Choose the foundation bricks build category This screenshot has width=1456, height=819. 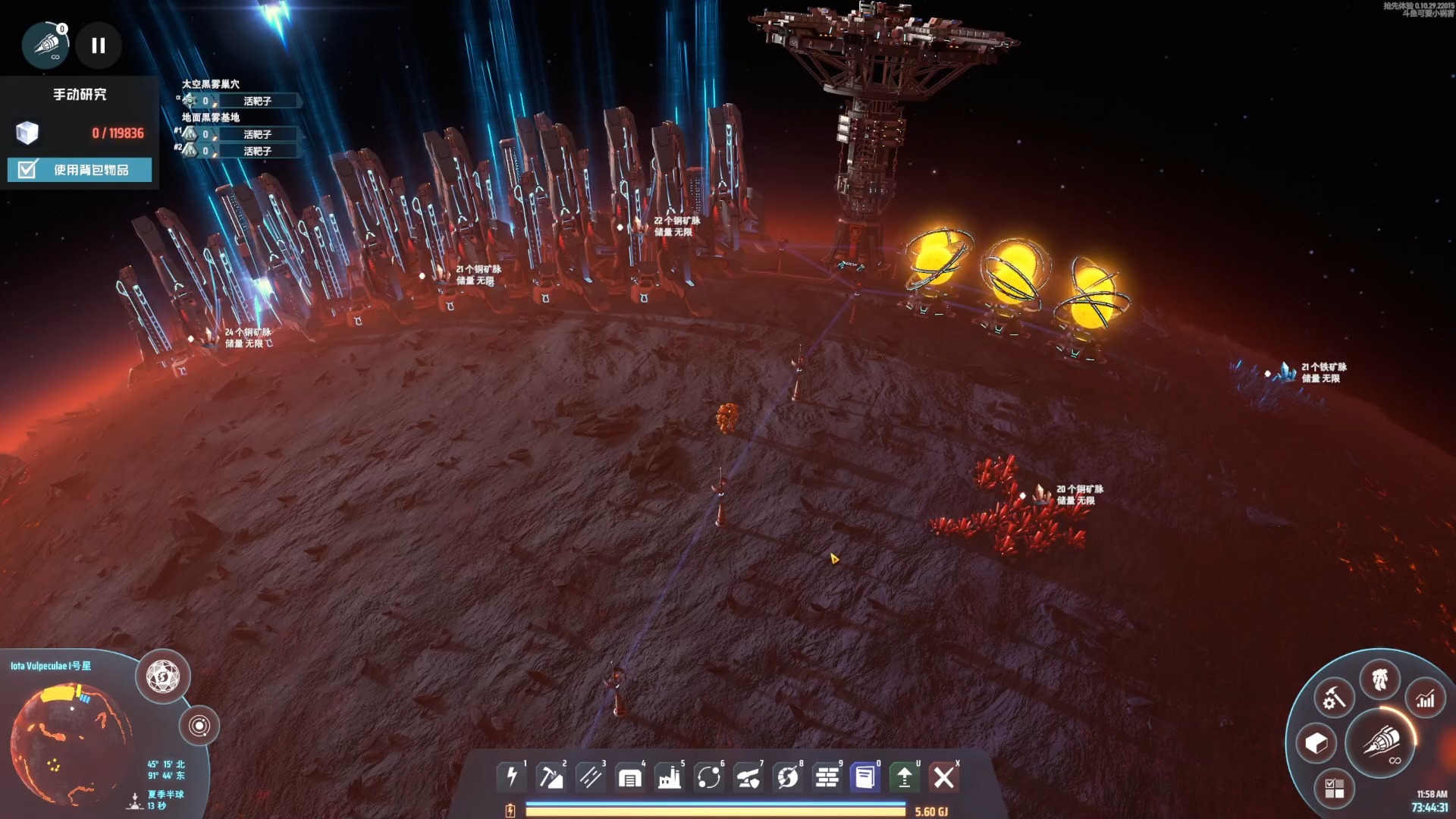pos(827,777)
